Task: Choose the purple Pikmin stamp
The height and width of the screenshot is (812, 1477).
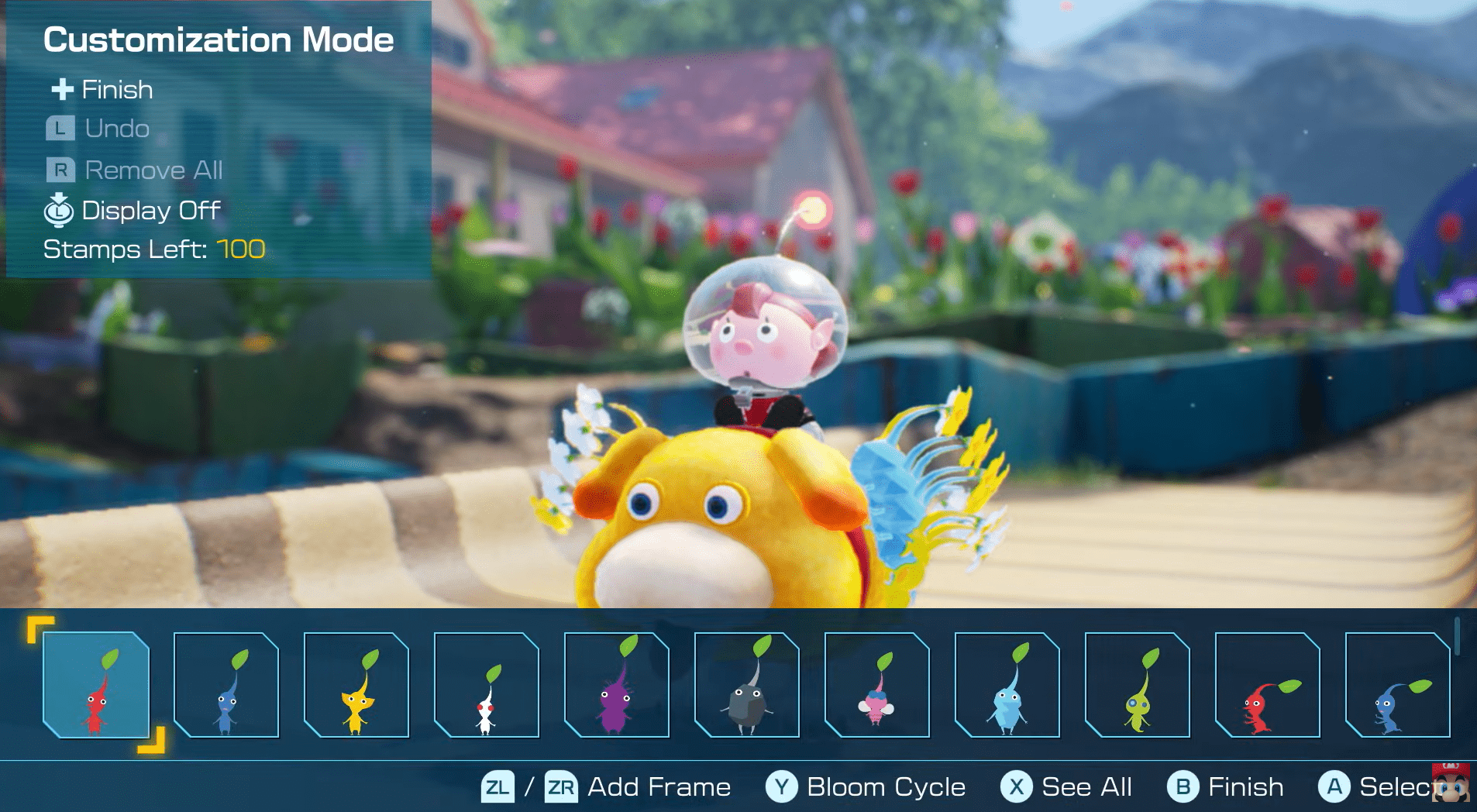Action: point(617,685)
